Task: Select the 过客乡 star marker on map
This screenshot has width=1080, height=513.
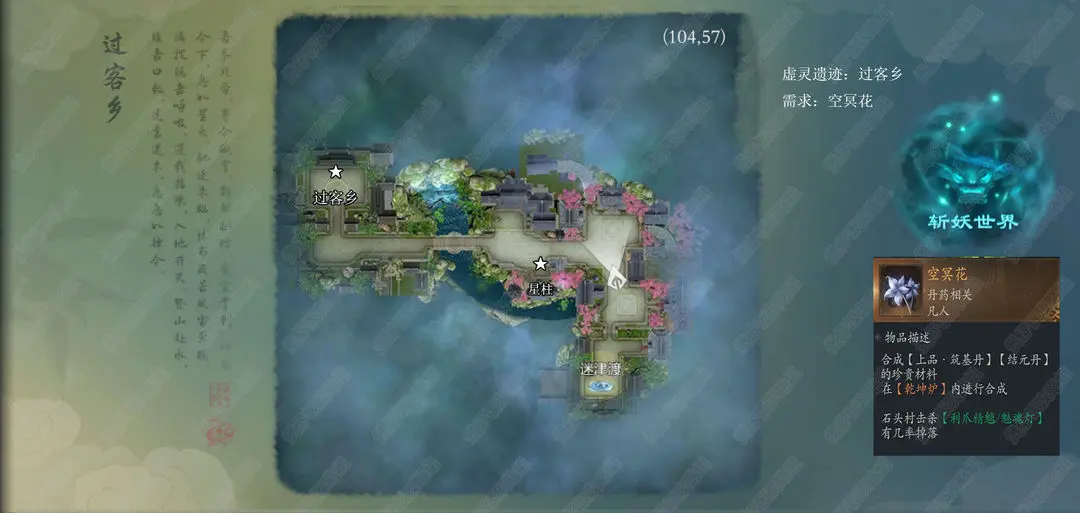Action: (x=336, y=173)
